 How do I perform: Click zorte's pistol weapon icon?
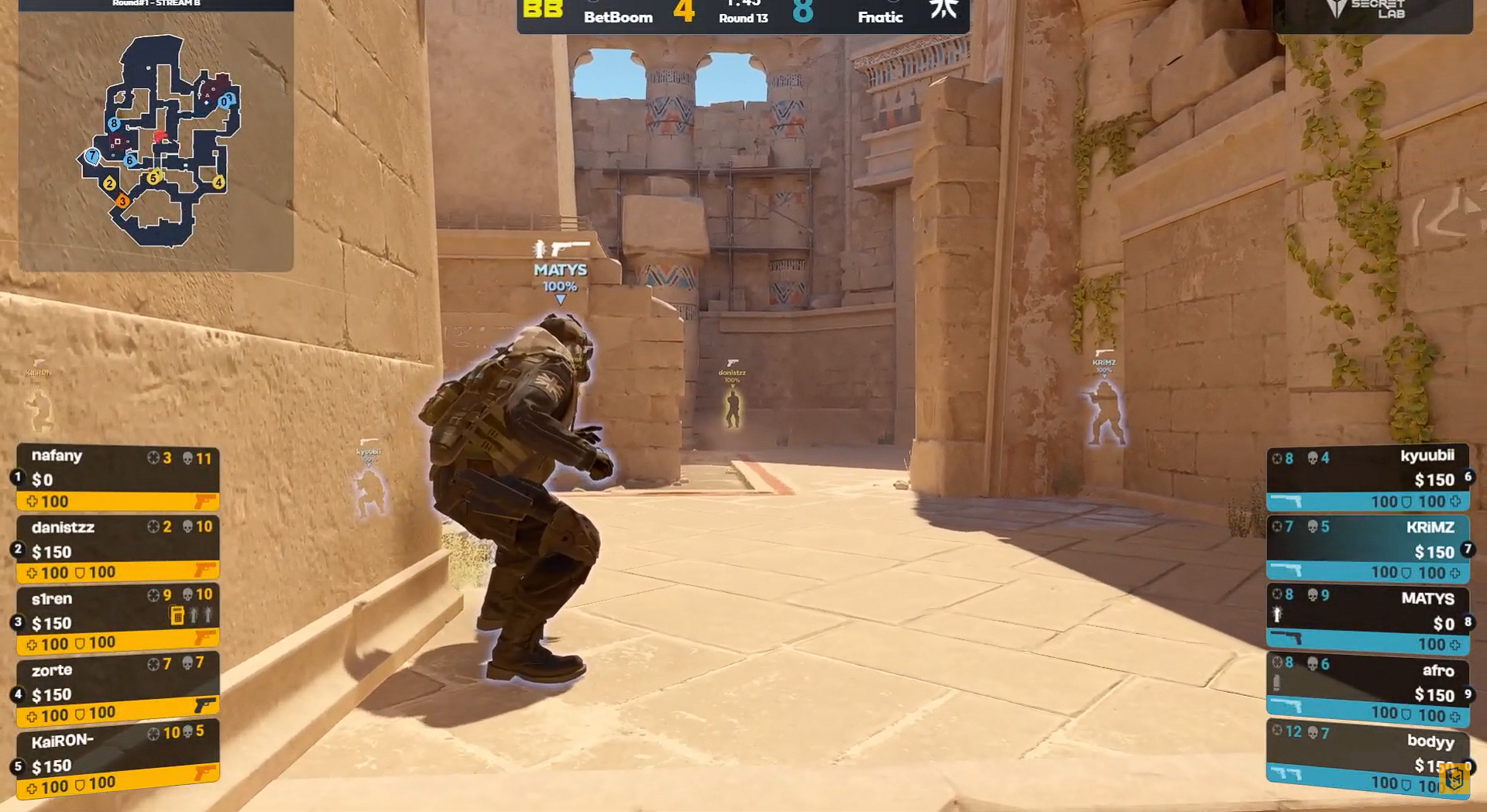coord(203,704)
